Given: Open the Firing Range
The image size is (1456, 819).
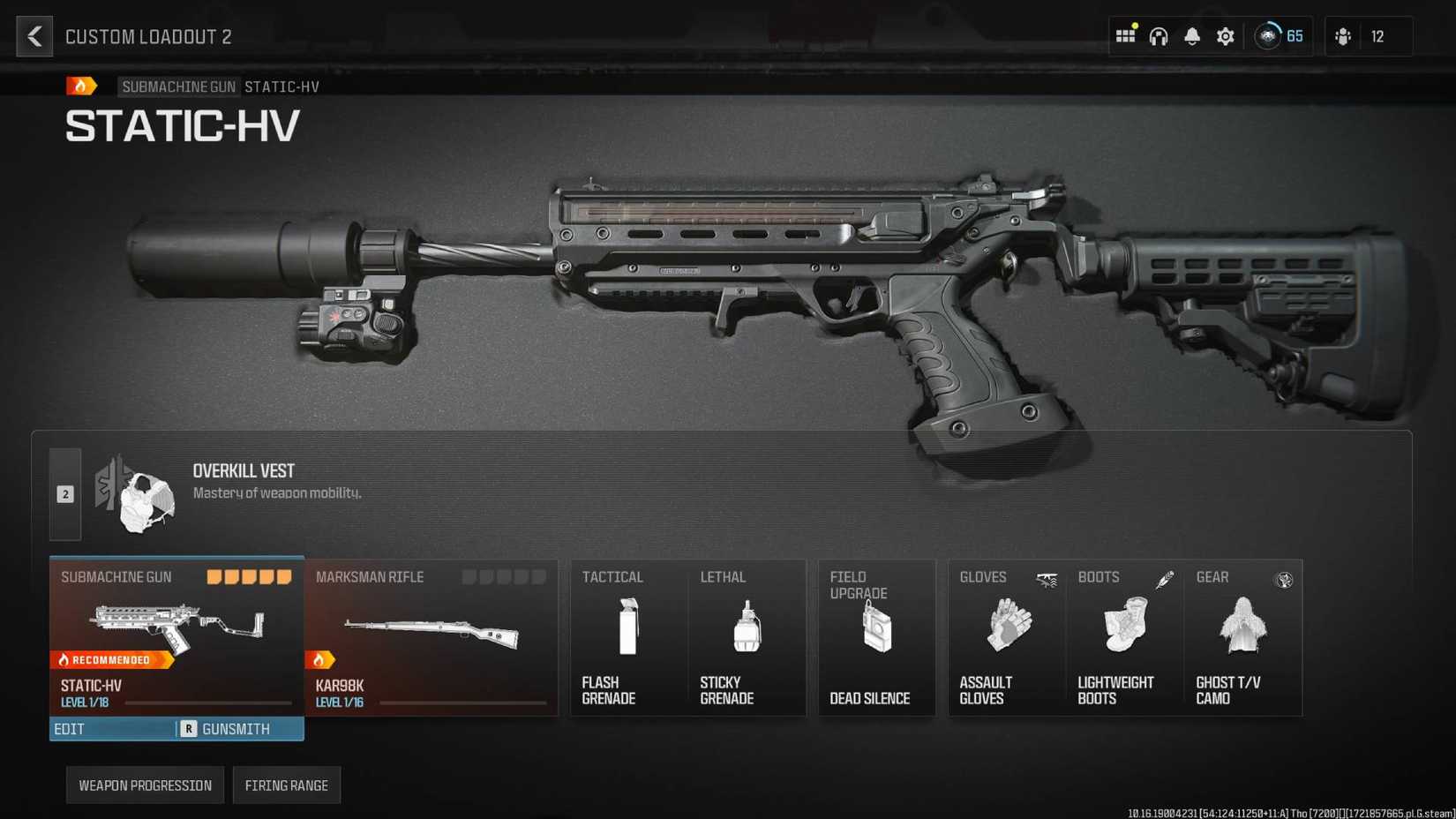Looking at the screenshot, I should pyautogui.click(x=287, y=785).
